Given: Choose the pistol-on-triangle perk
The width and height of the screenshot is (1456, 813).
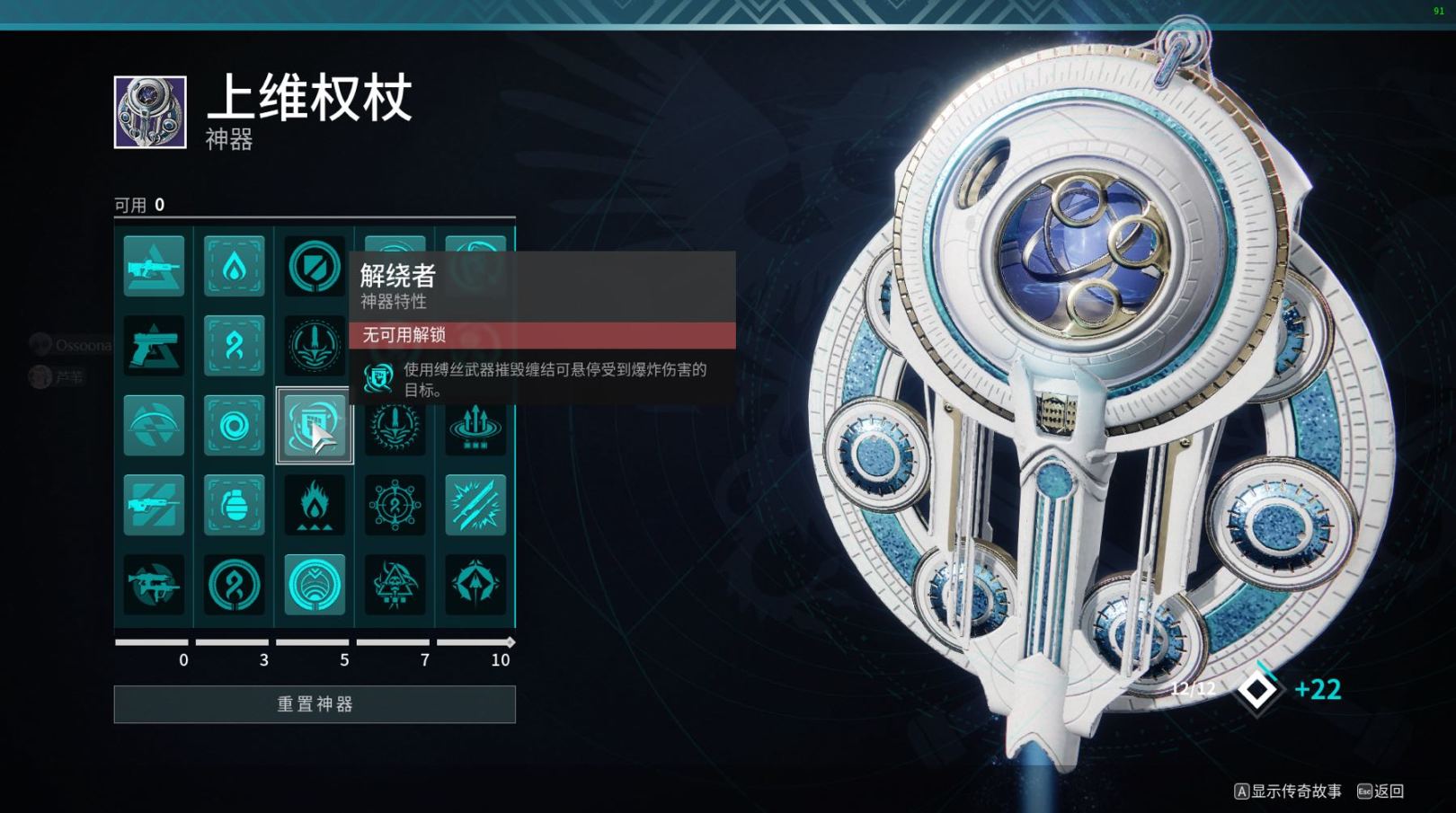Looking at the screenshot, I should pos(154,346).
